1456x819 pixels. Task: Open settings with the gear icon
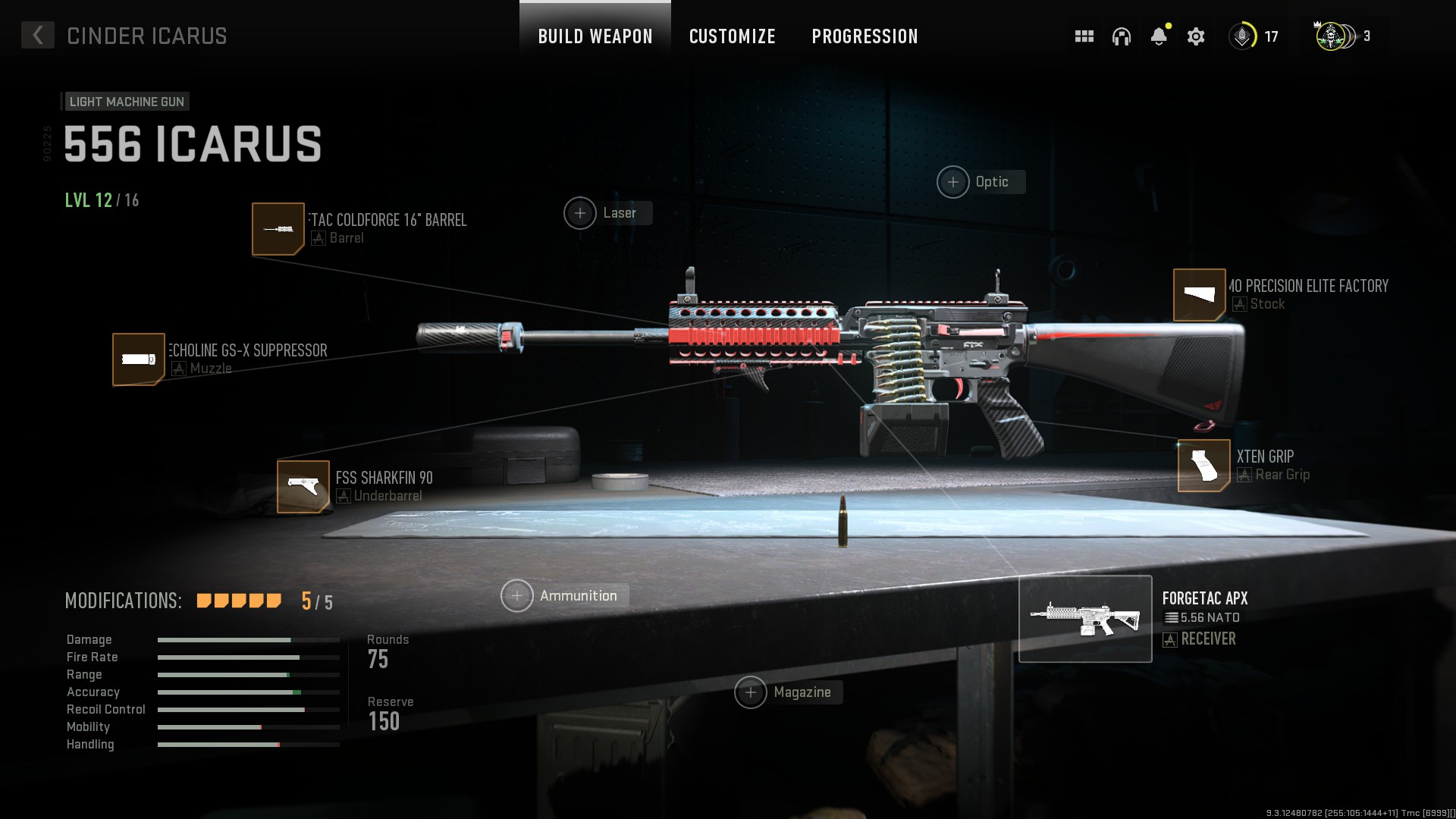point(1196,36)
